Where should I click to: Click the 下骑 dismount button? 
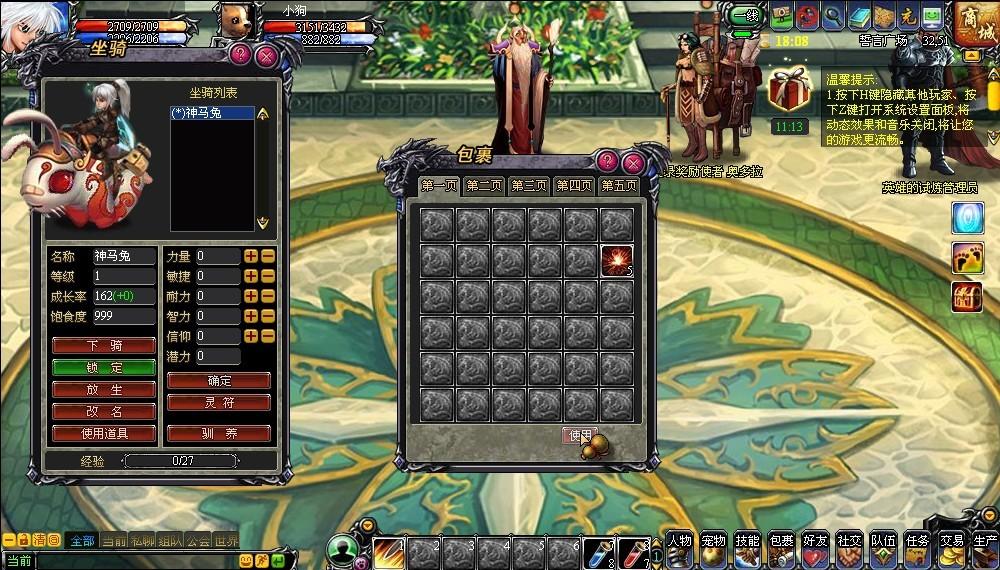(104, 345)
